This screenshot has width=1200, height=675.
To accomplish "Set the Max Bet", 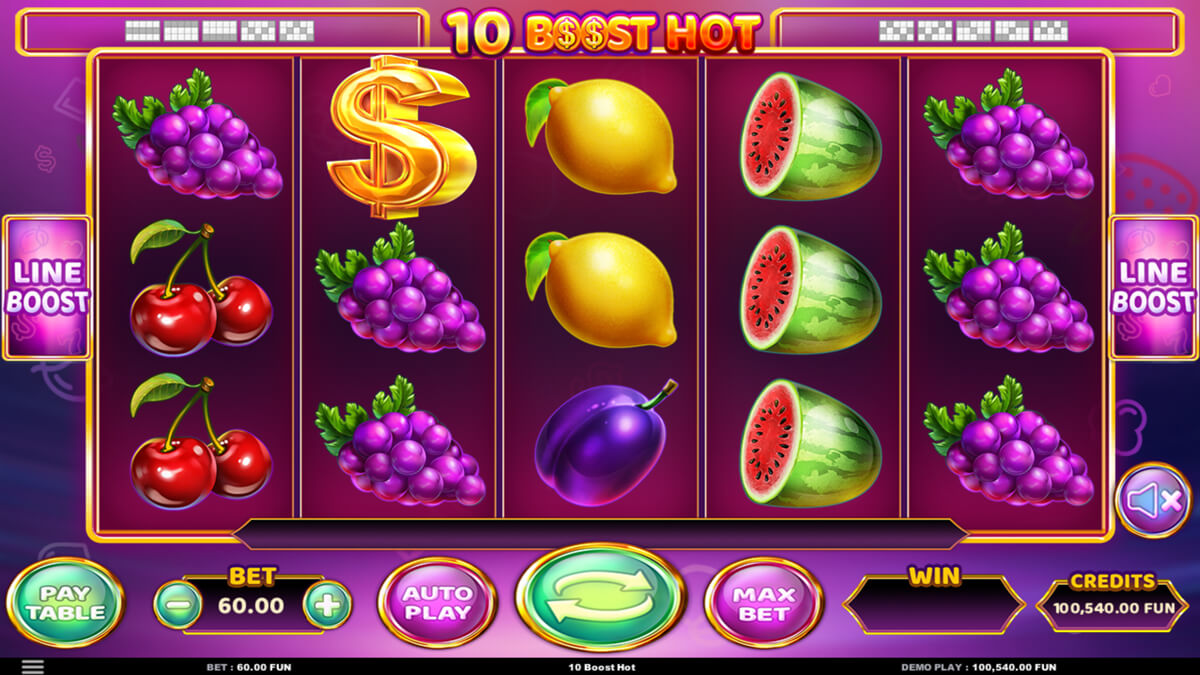I will pos(764,603).
